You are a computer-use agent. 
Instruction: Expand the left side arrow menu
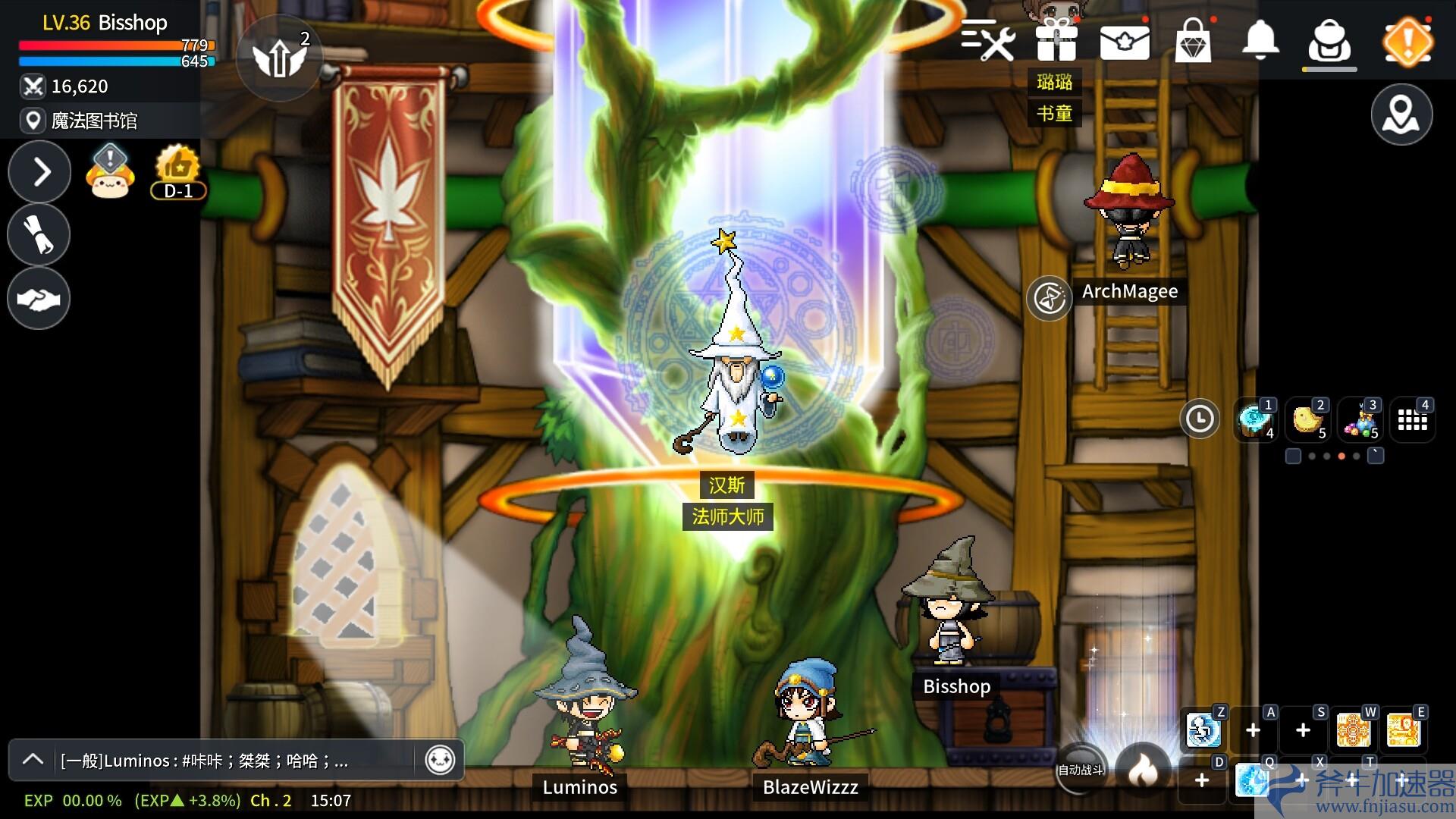pos(40,172)
